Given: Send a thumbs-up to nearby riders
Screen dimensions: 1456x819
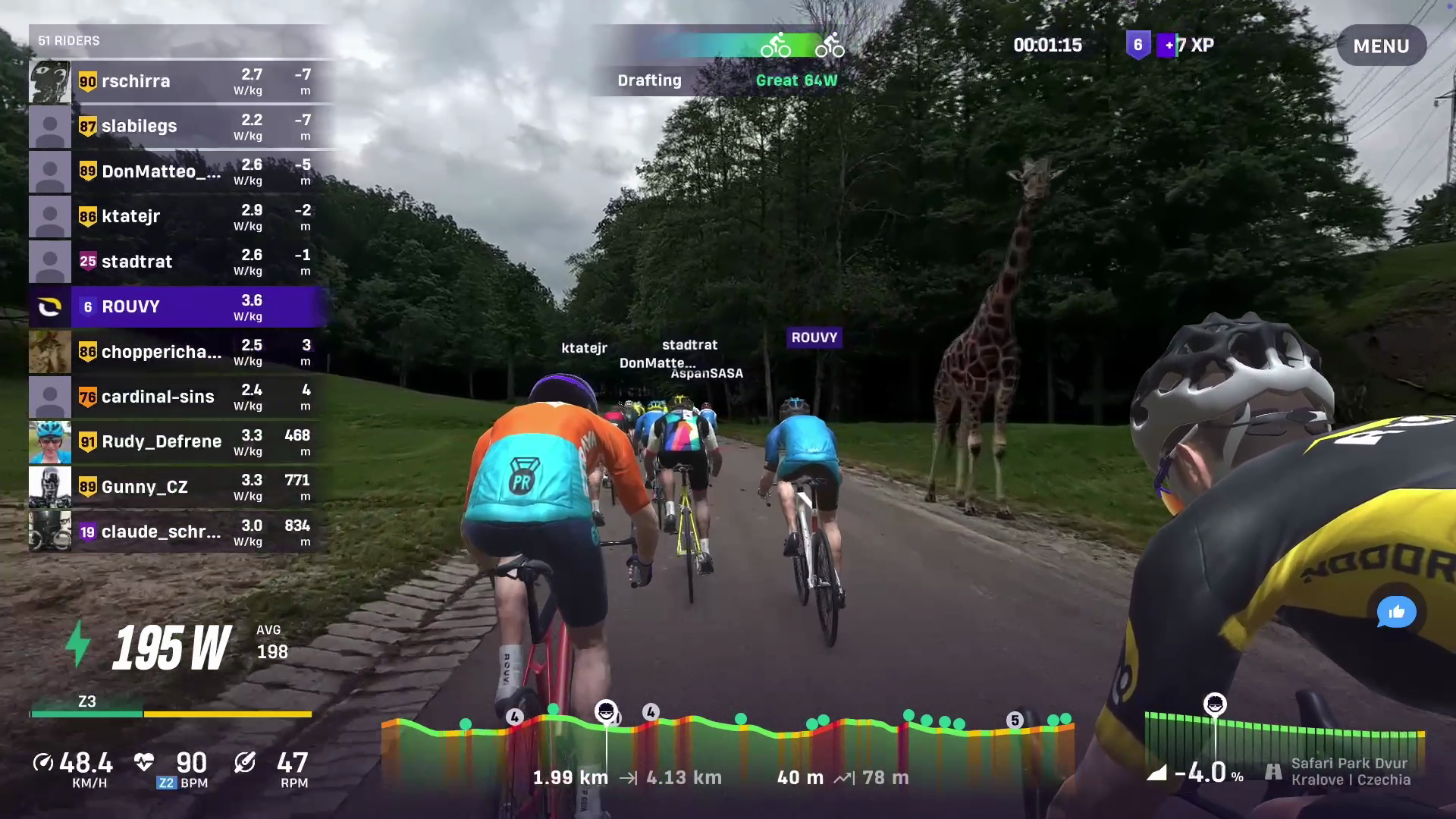Looking at the screenshot, I should pyautogui.click(x=1396, y=612).
